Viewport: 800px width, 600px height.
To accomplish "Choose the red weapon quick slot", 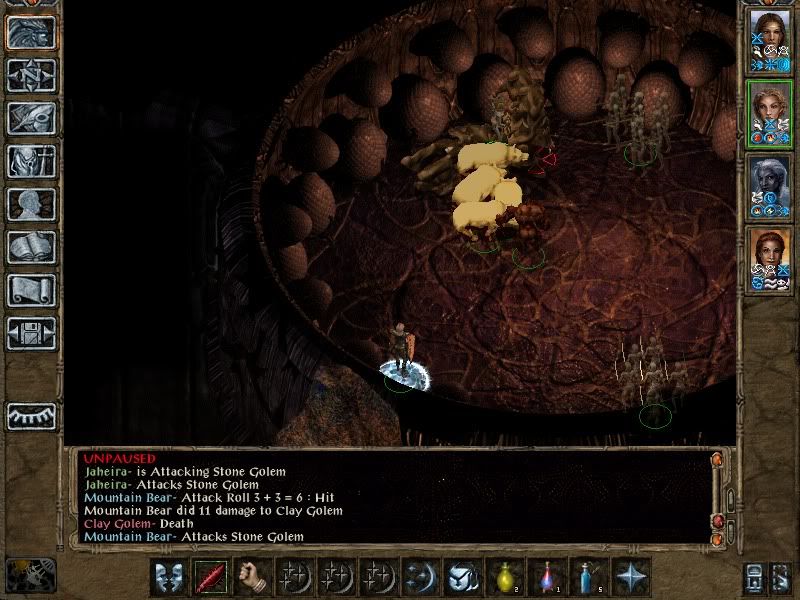I will click(x=211, y=577).
